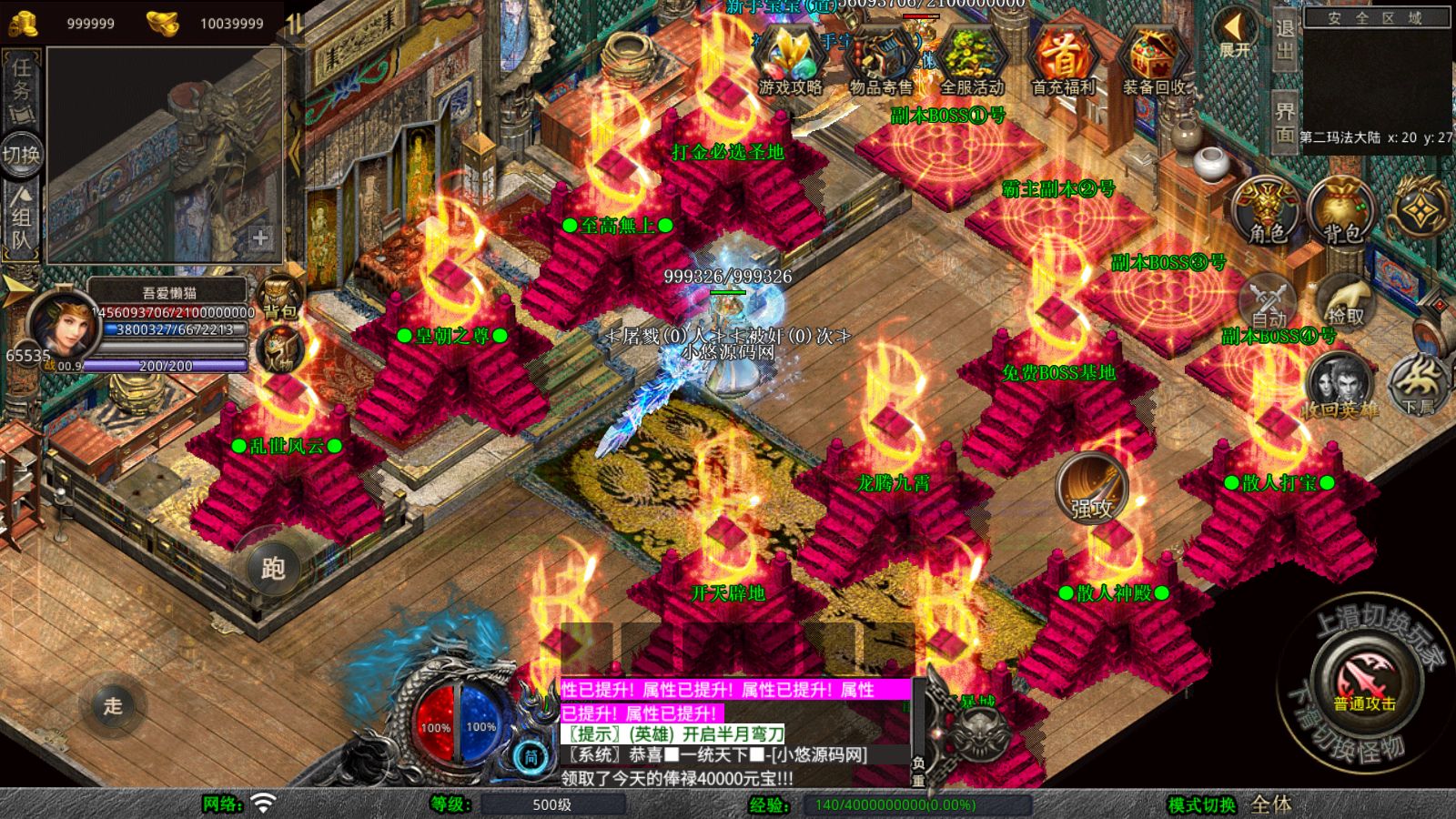Open the 物品寄售 consignment shop
Screen dimensions: 1456x819
880,60
